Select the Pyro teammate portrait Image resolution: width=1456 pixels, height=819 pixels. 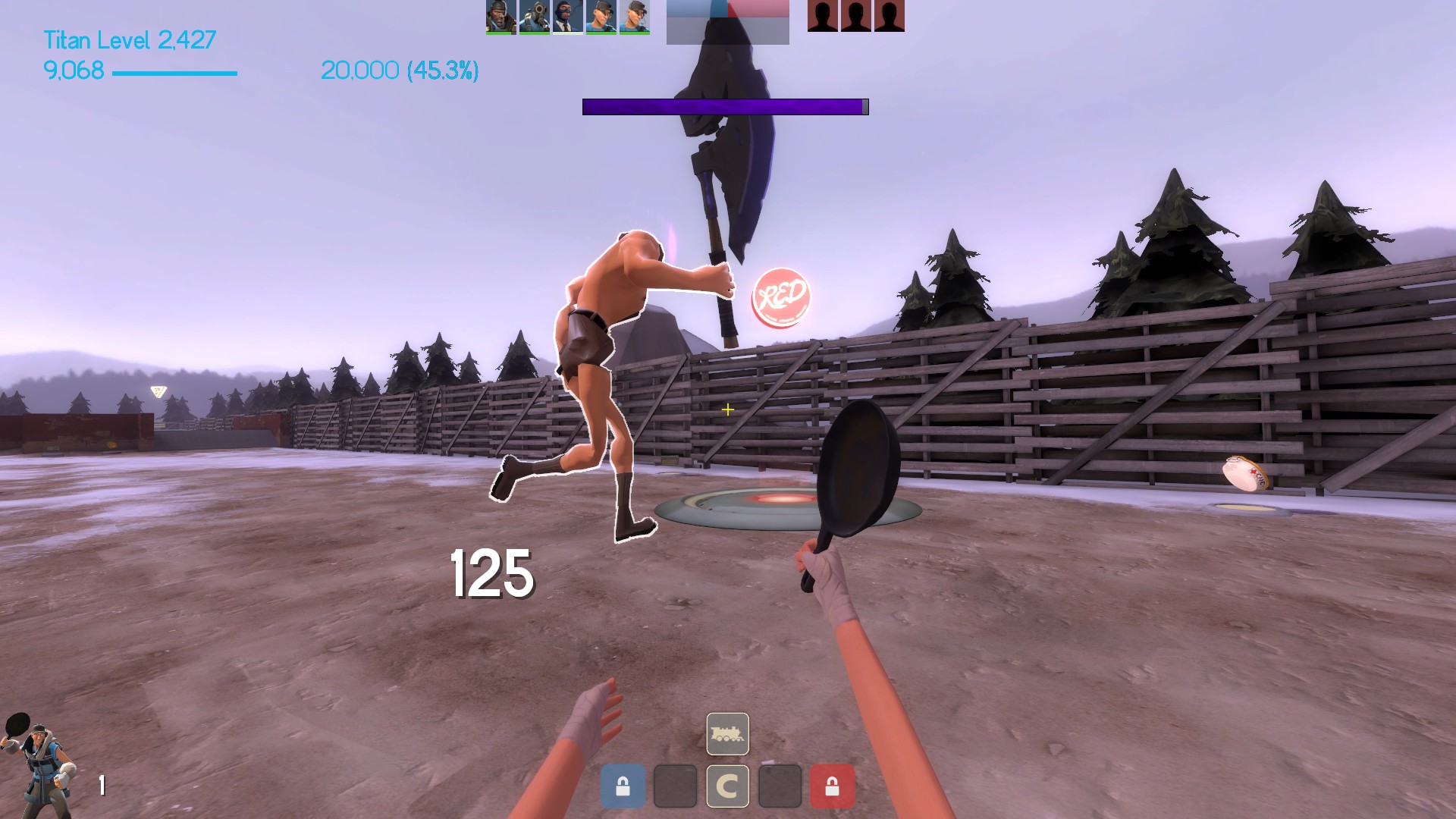tap(534, 17)
